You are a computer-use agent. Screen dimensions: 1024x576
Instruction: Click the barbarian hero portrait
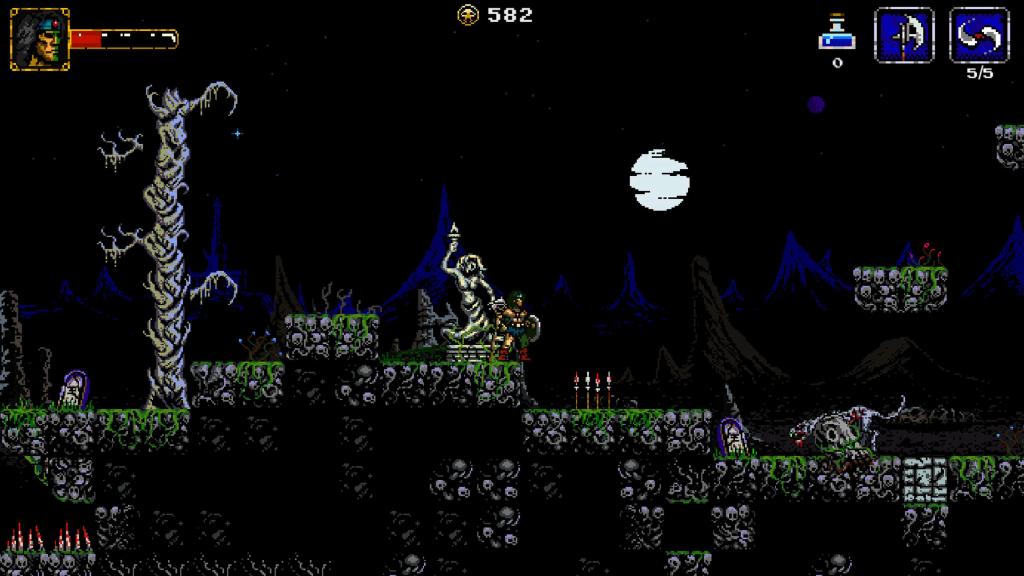click(x=39, y=39)
